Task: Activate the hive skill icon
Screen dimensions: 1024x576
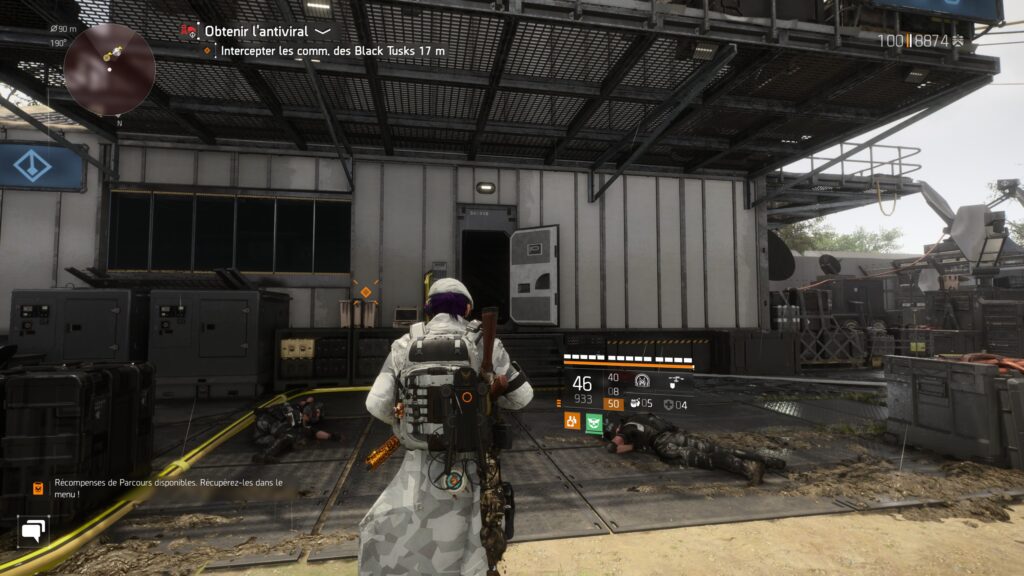Action: [x=641, y=382]
